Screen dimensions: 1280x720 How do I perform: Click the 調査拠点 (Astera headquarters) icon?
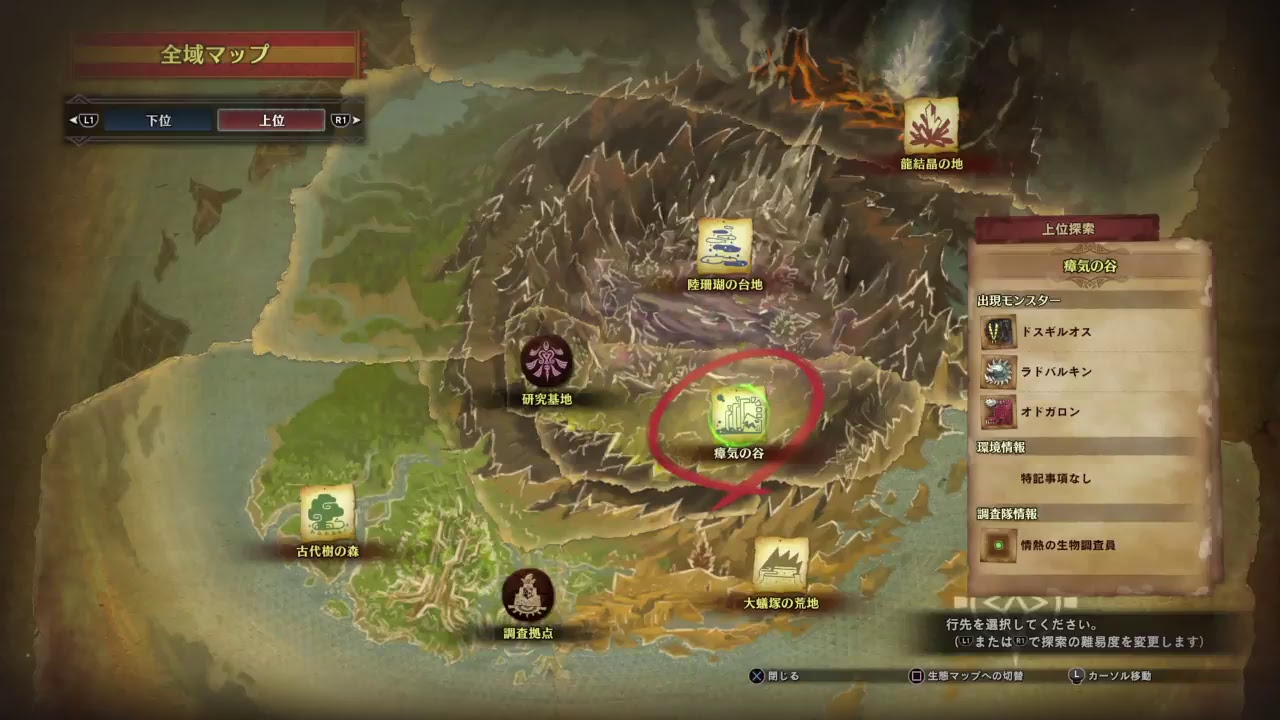click(x=529, y=594)
